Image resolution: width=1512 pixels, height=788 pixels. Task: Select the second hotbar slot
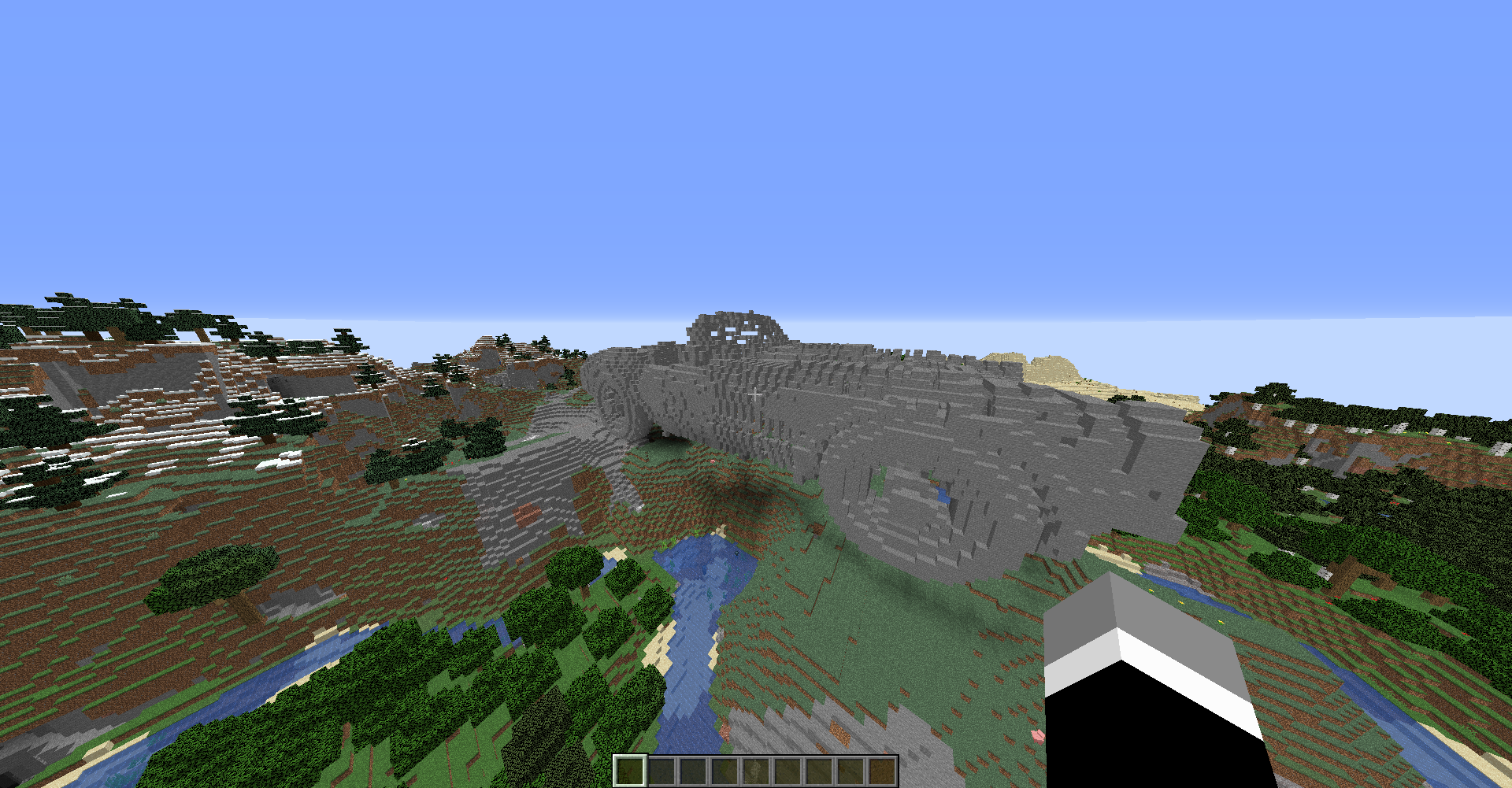662,771
